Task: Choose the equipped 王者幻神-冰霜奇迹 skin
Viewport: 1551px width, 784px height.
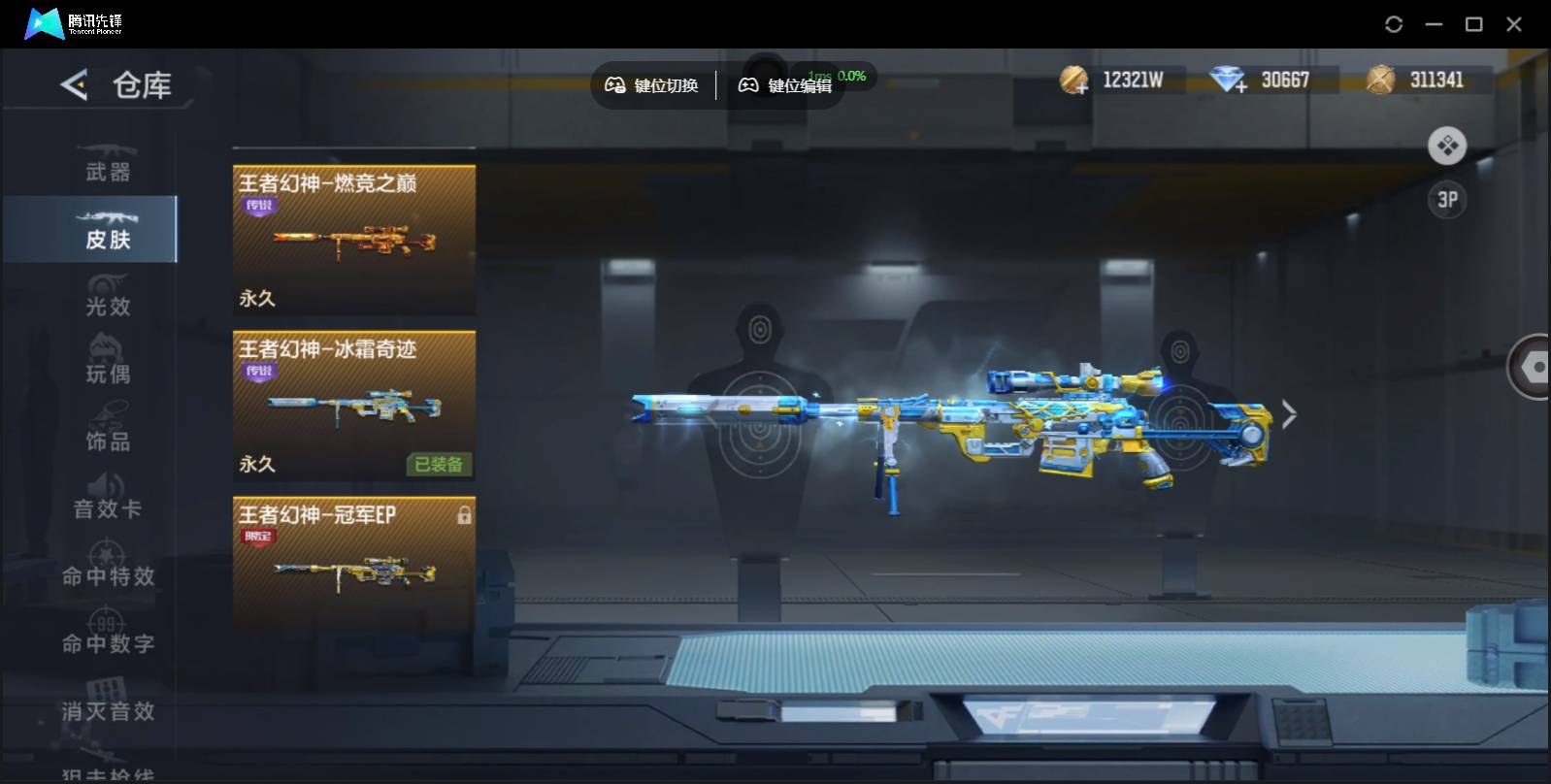Action: pos(353,405)
